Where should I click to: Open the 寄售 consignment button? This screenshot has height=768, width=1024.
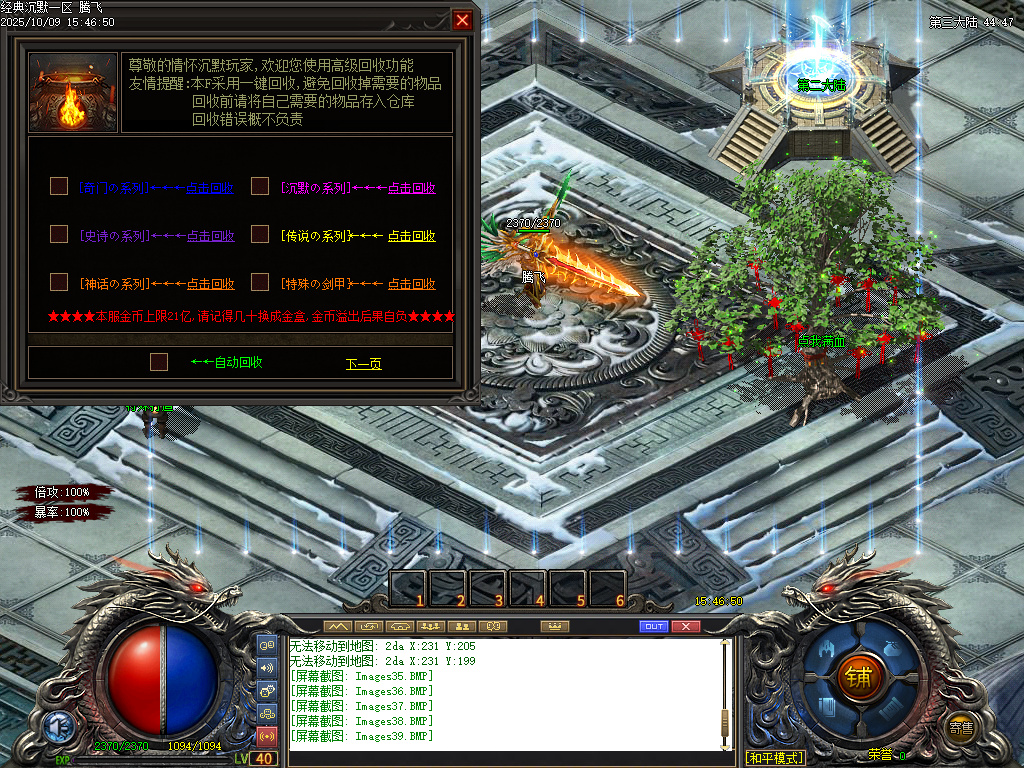(x=961, y=727)
